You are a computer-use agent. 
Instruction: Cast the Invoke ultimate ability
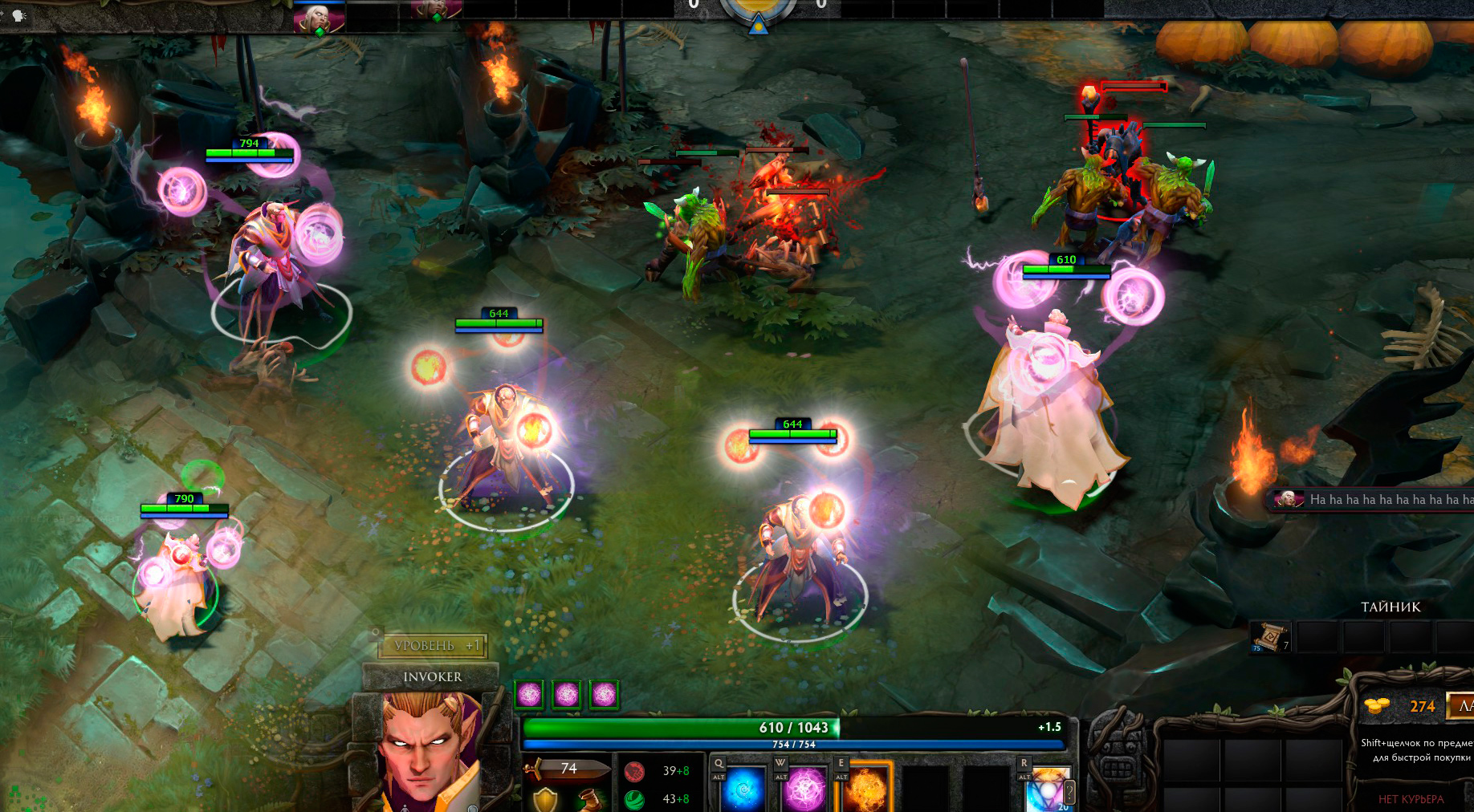pyautogui.click(x=1049, y=788)
